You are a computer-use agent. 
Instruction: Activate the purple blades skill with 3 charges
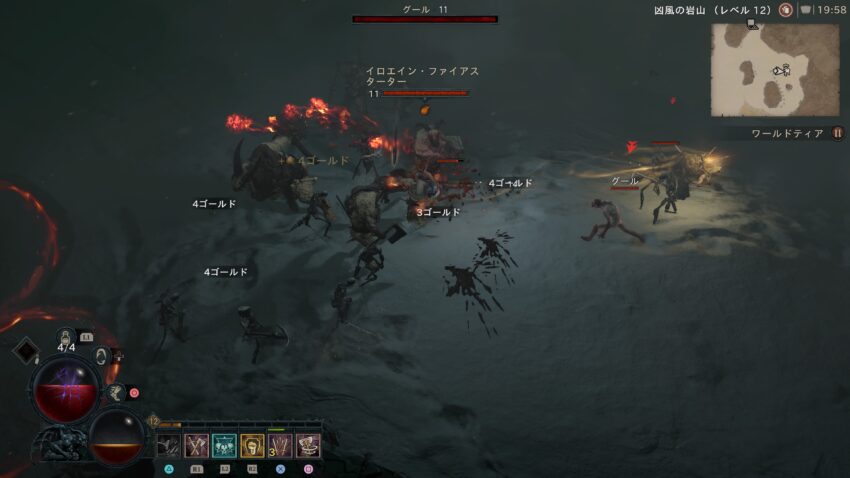tap(280, 446)
